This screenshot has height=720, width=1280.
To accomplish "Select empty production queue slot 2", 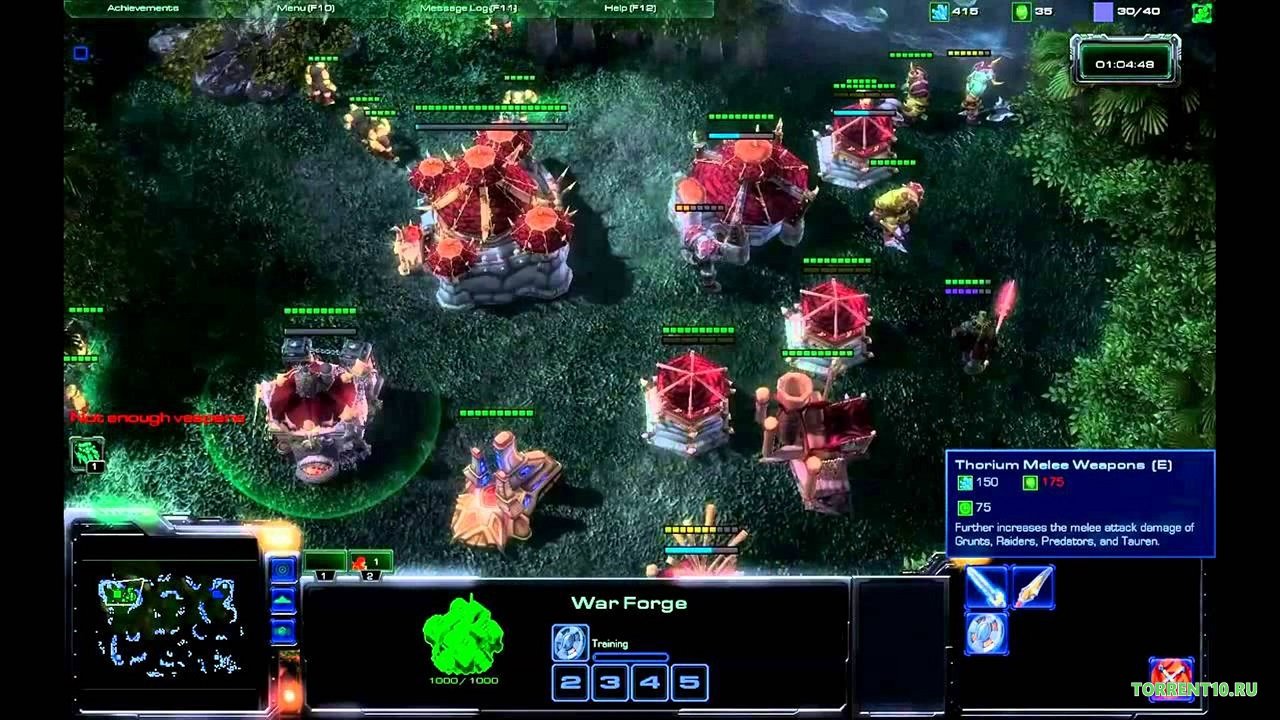I will point(570,684).
